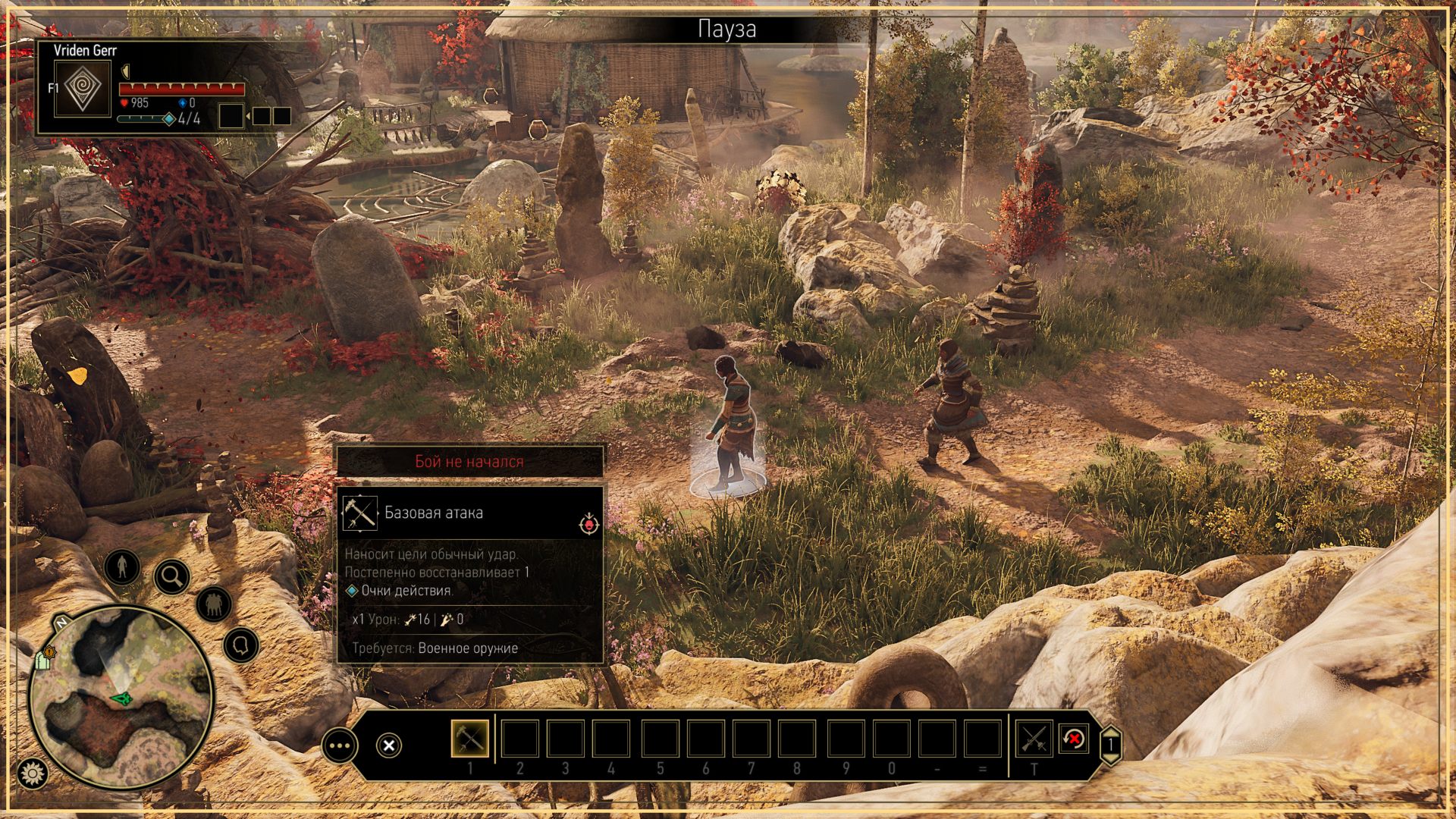Screen dimensions: 1456x819
Task: Open party management with the group icon
Action: [x=214, y=604]
